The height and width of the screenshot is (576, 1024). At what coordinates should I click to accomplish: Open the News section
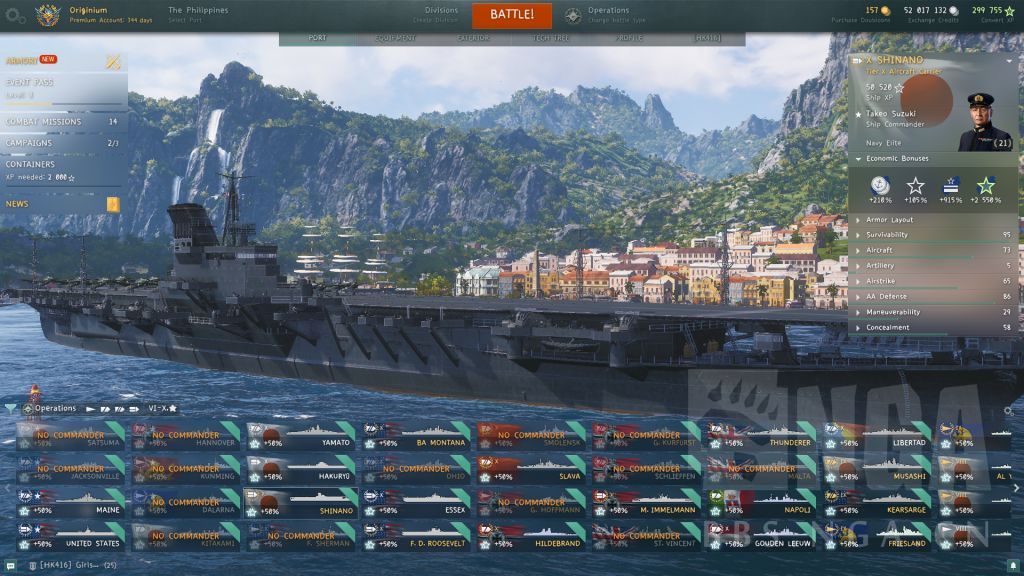coord(18,204)
